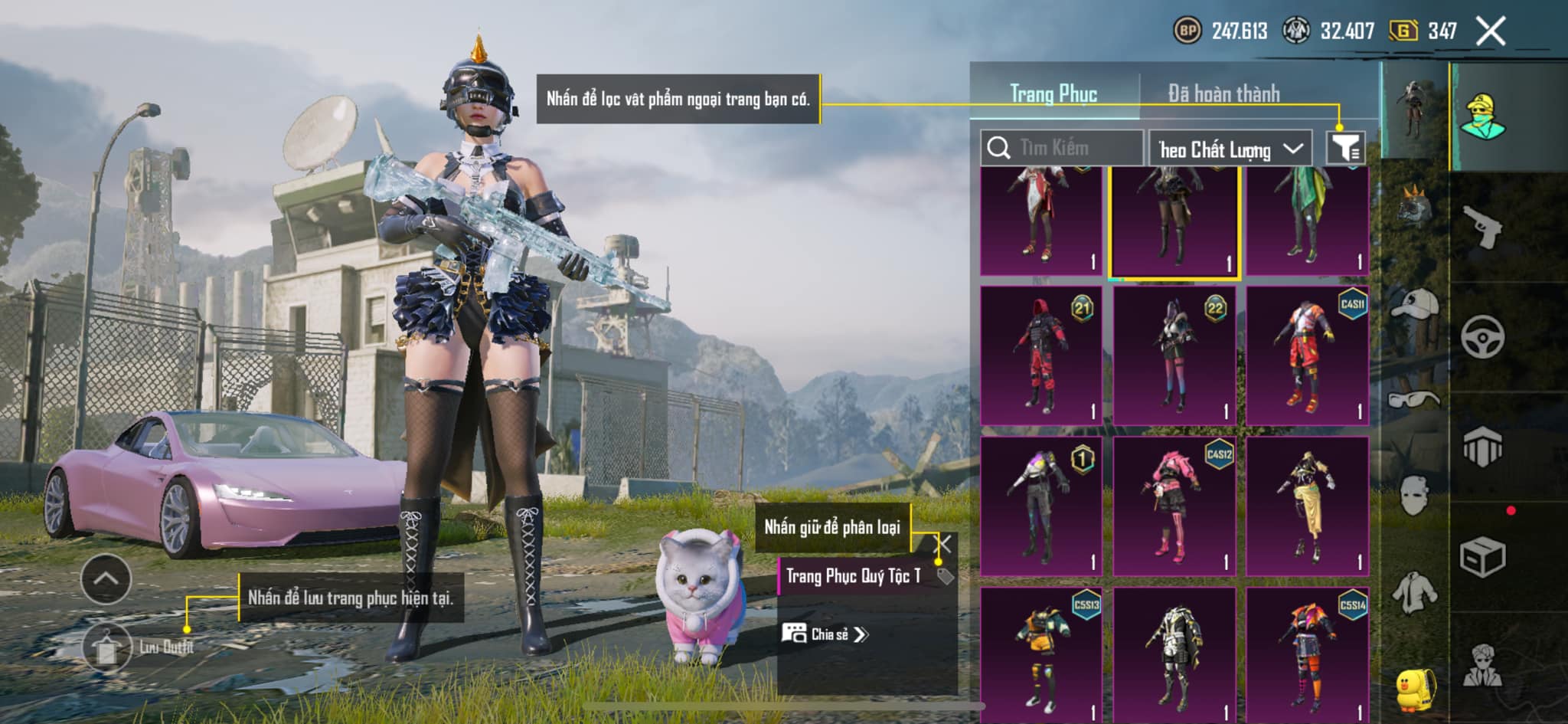Click the Tìm Kiếm search field
The width and height of the screenshot is (1568, 724).
point(1063,148)
